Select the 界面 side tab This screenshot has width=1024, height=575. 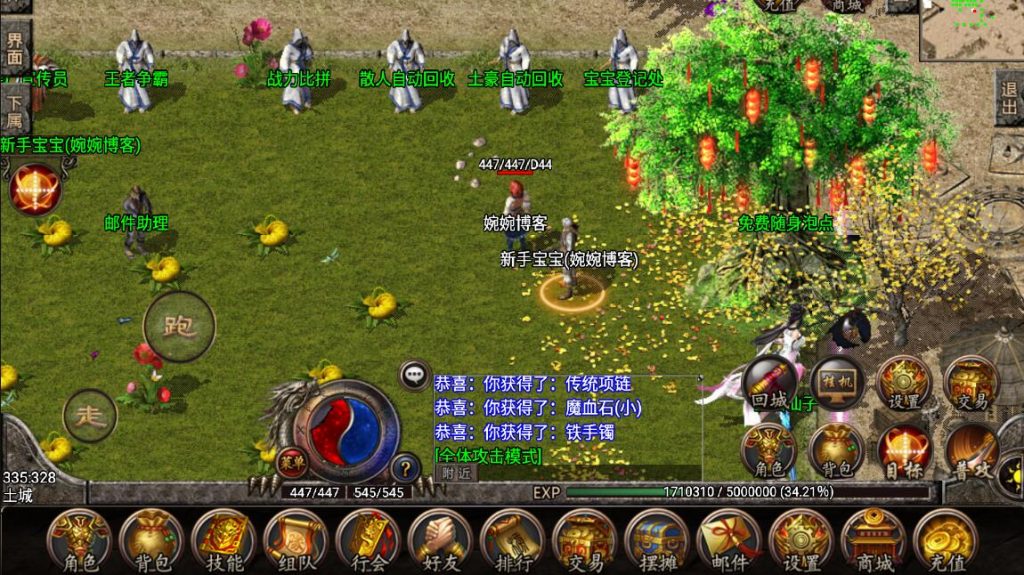(15, 48)
